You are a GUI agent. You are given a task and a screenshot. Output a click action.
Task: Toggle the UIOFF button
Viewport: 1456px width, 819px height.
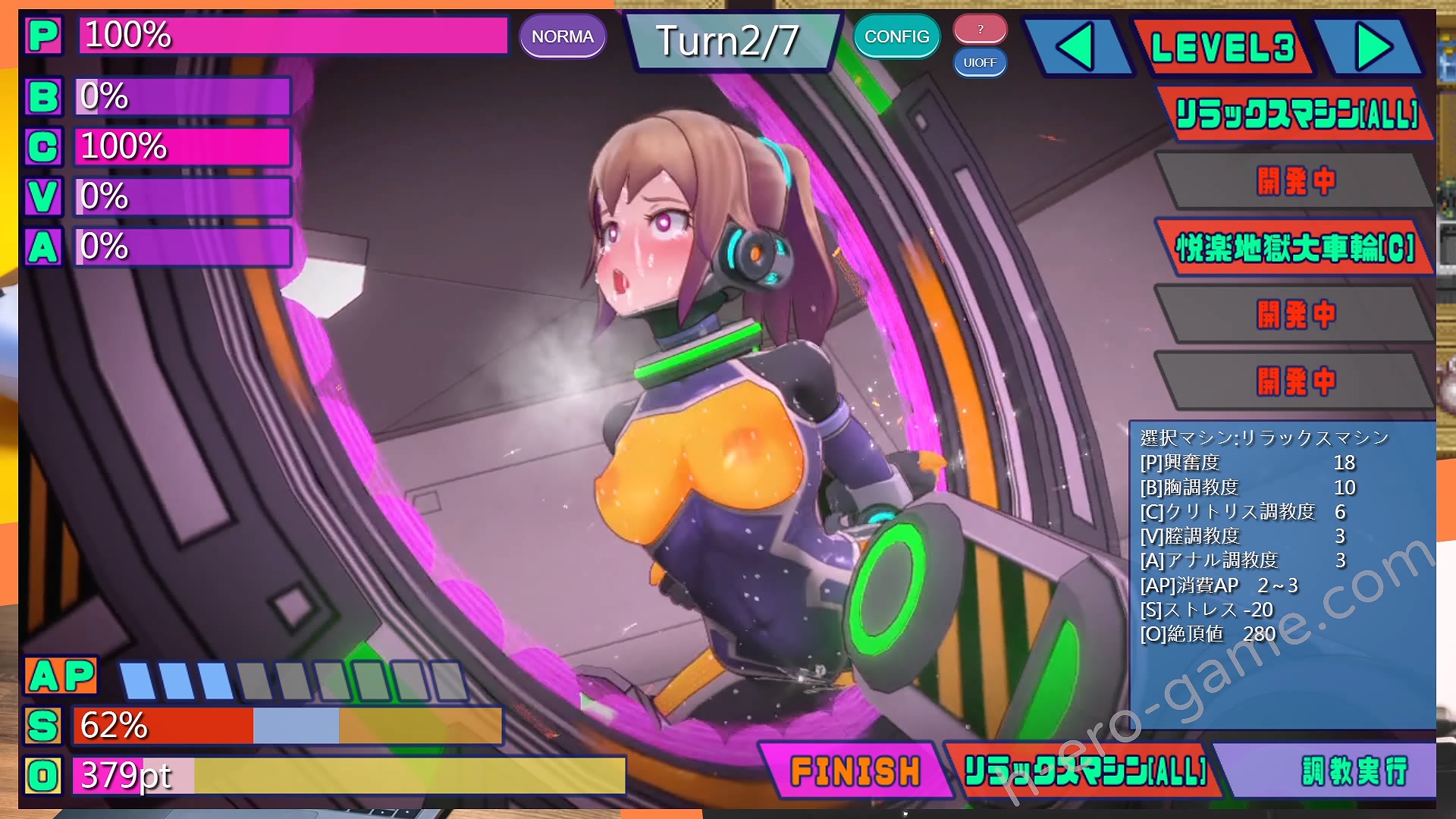click(980, 63)
